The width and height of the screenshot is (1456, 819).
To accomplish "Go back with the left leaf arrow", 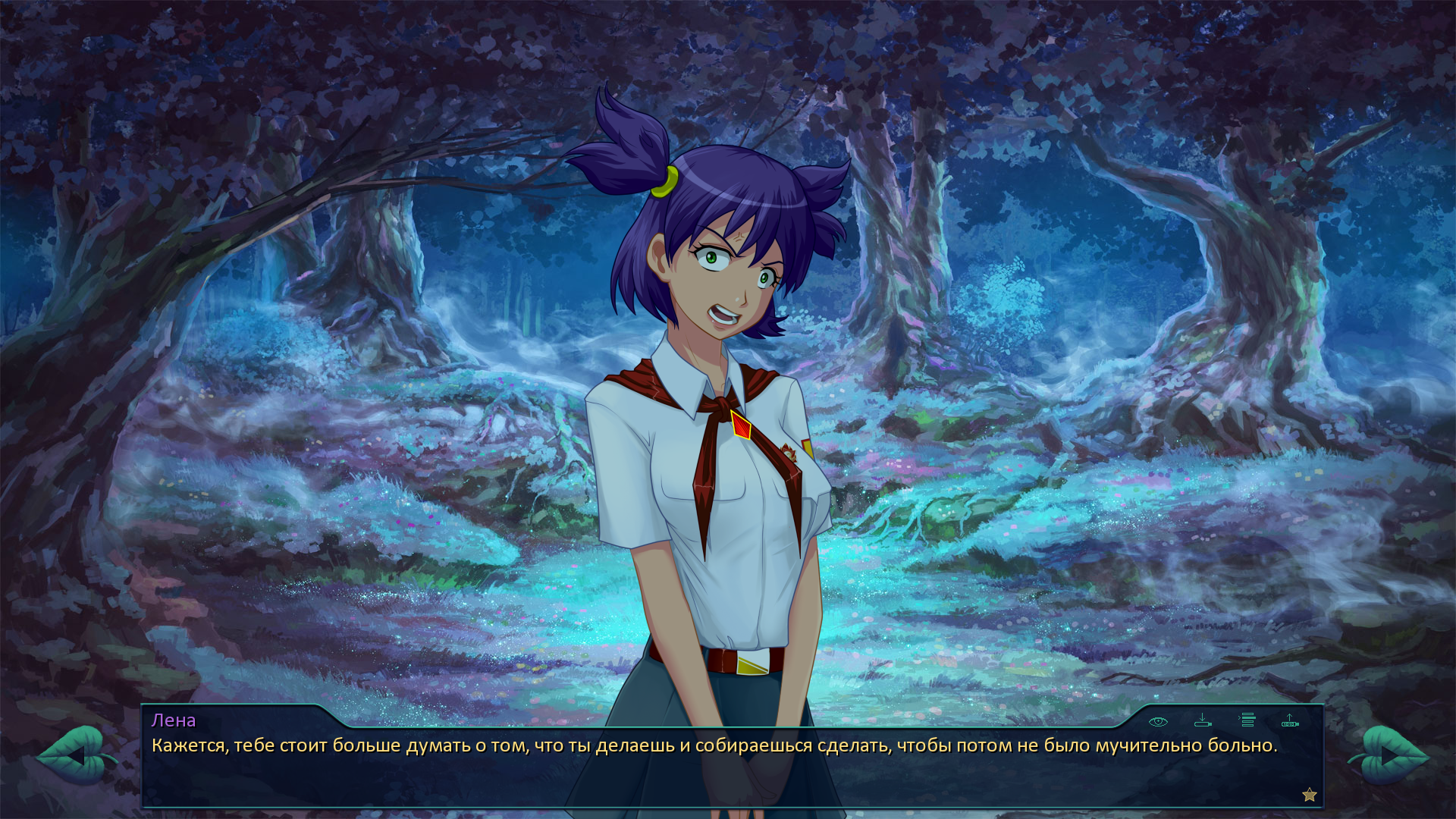I will (x=74, y=755).
